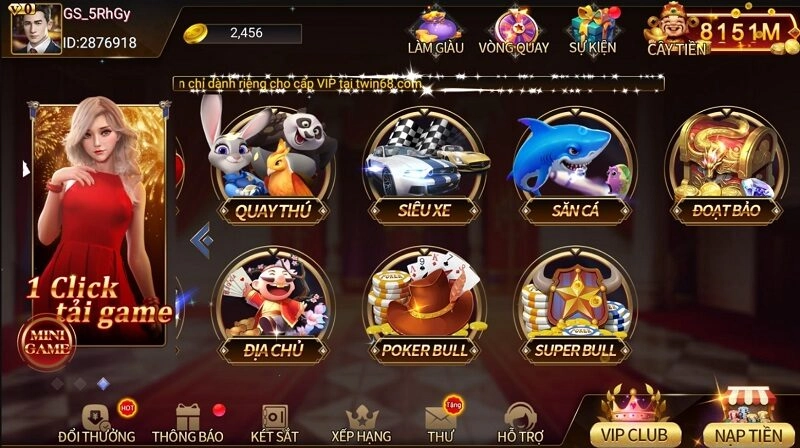Open the Làm Giàu menu
This screenshot has height=448, width=800.
point(435,30)
